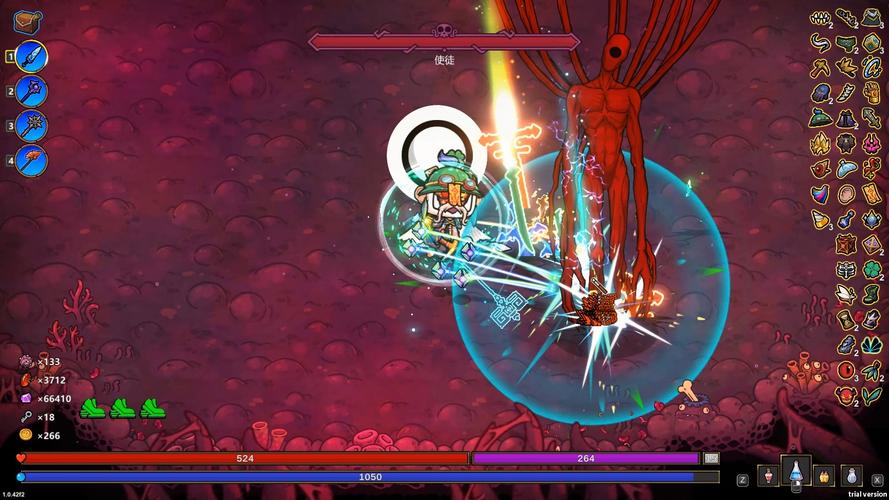Choose the orange axe in slot 4
The height and width of the screenshot is (500, 889).
coord(31,160)
